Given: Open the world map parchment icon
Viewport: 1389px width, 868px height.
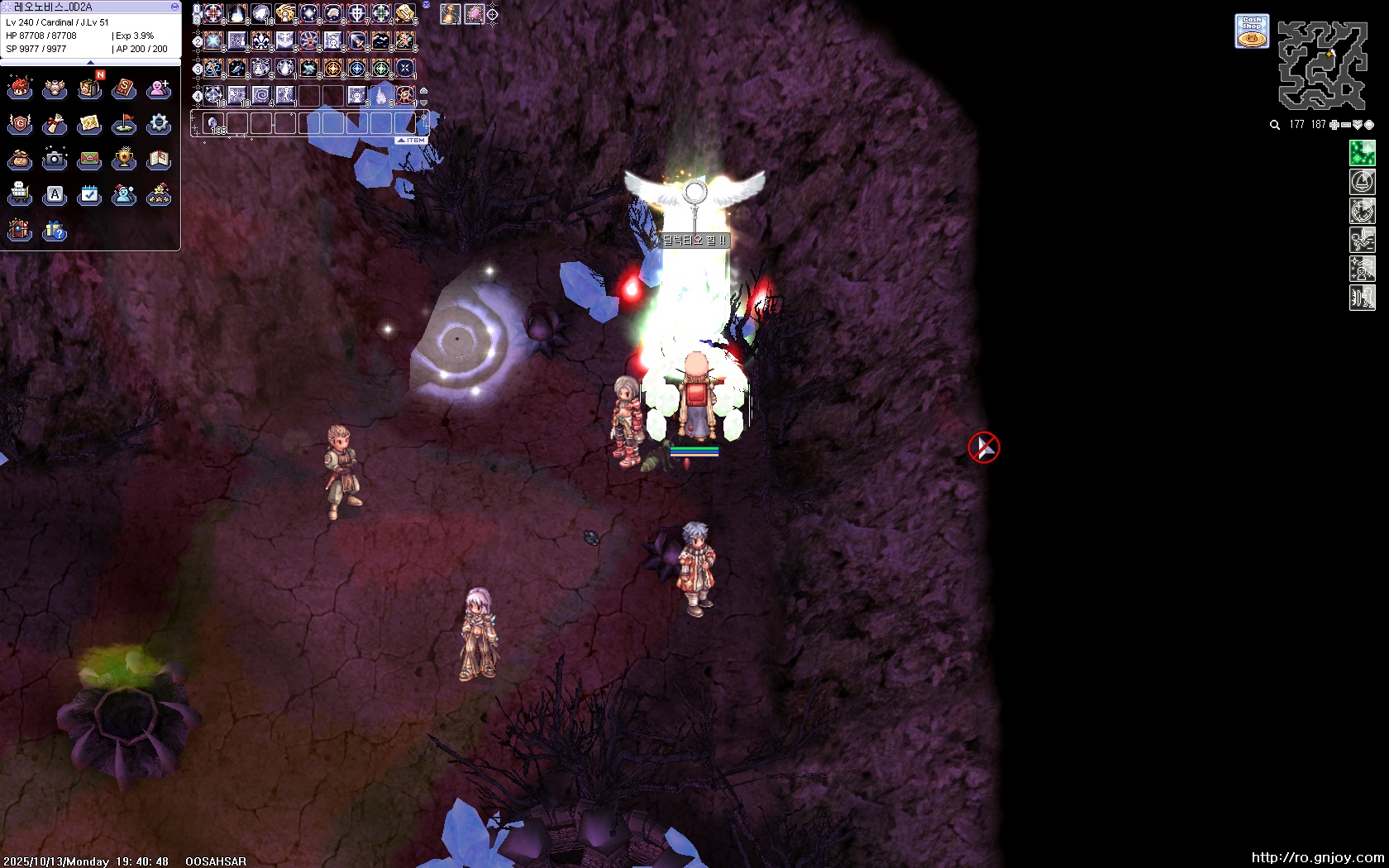Looking at the screenshot, I should click(x=89, y=124).
